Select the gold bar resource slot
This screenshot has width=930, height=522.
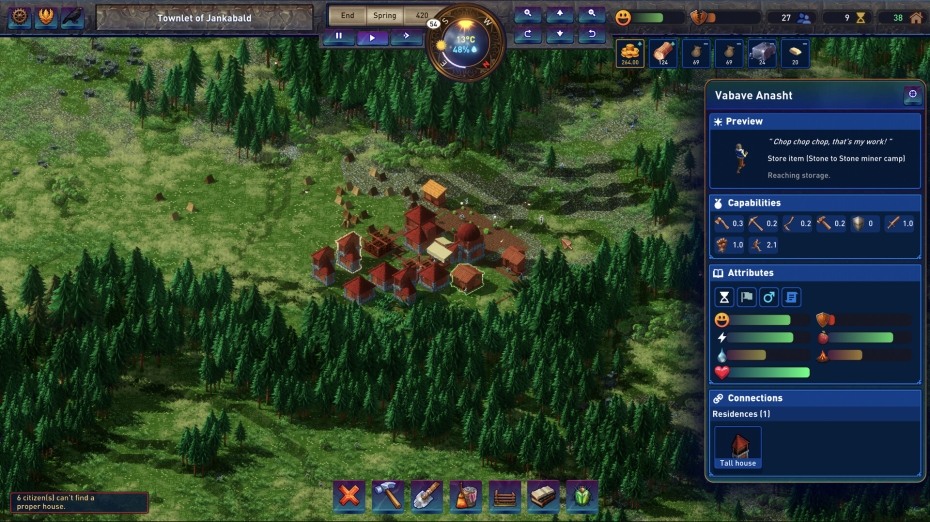[x=795, y=54]
